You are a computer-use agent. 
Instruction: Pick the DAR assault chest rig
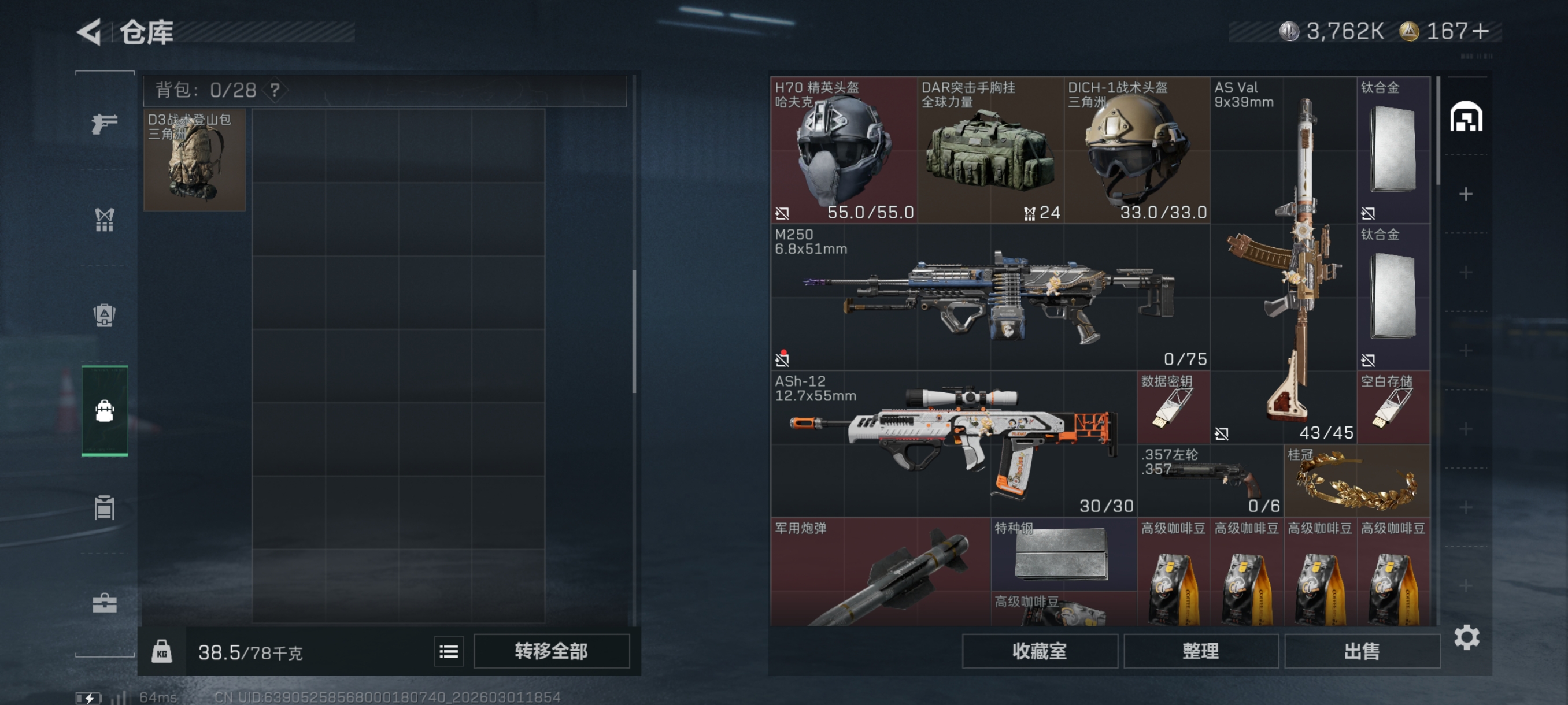(x=990, y=150)
